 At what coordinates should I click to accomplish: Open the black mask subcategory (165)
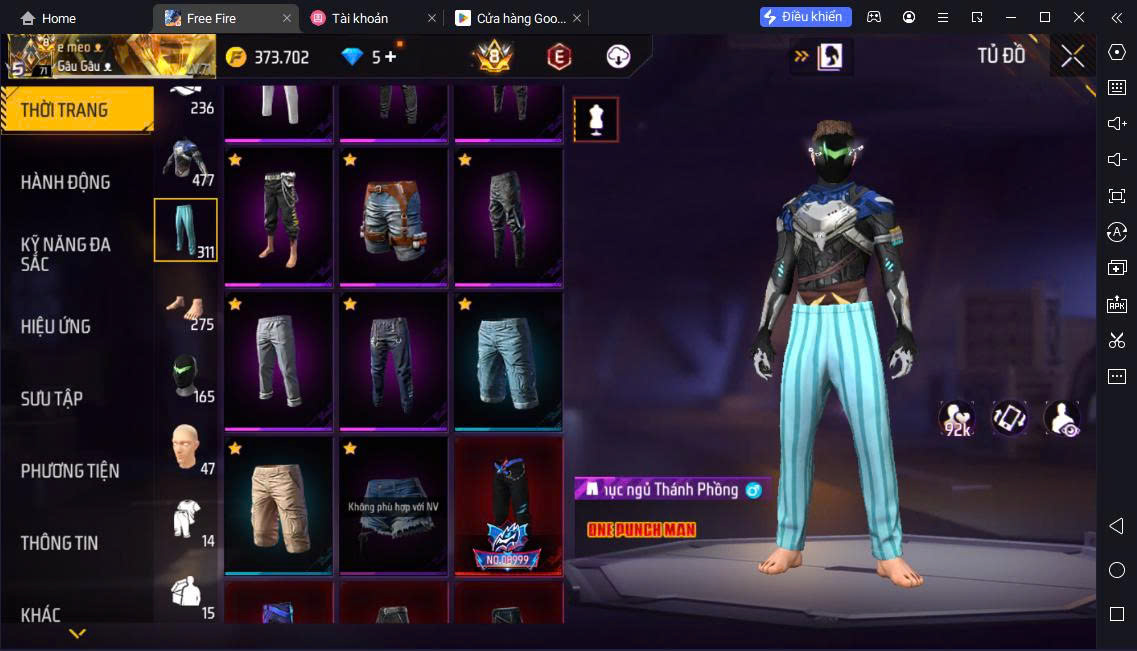(x=185, y=377)
